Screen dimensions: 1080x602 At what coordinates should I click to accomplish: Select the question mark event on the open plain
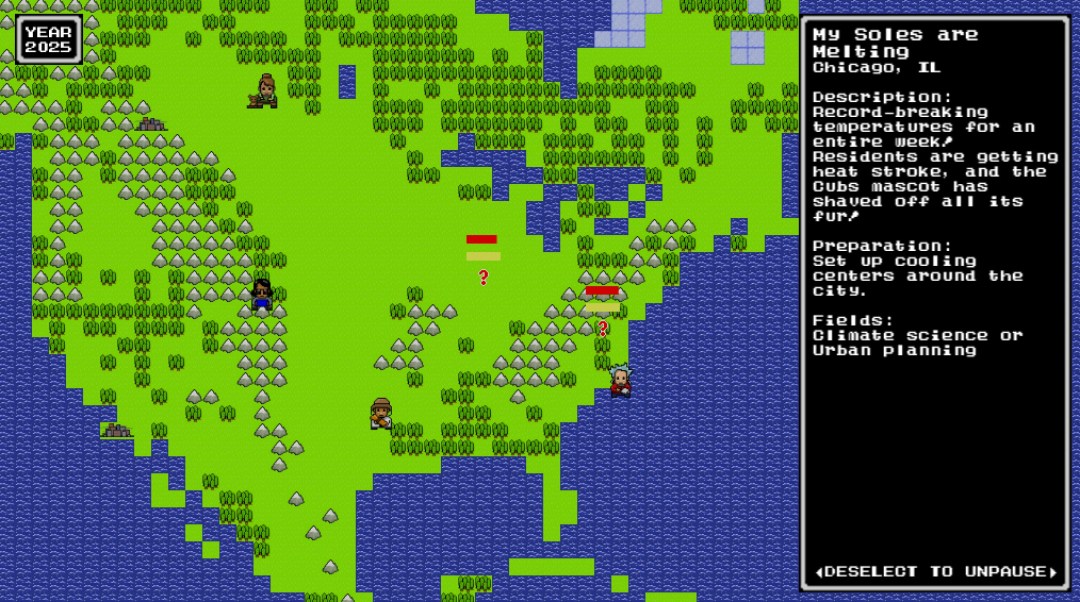(483, 277)
